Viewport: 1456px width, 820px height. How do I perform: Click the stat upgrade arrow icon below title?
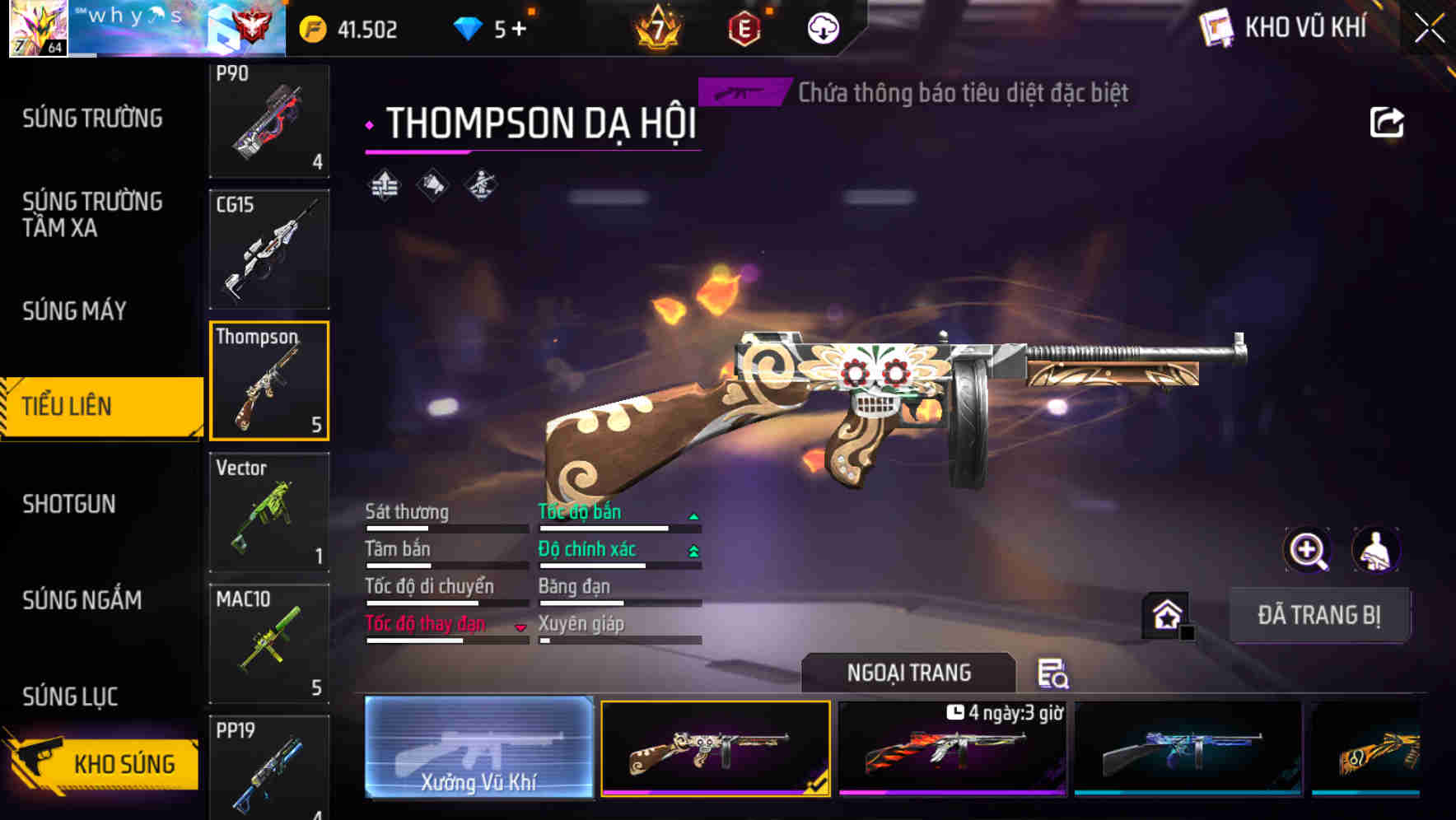coord(384,184)
